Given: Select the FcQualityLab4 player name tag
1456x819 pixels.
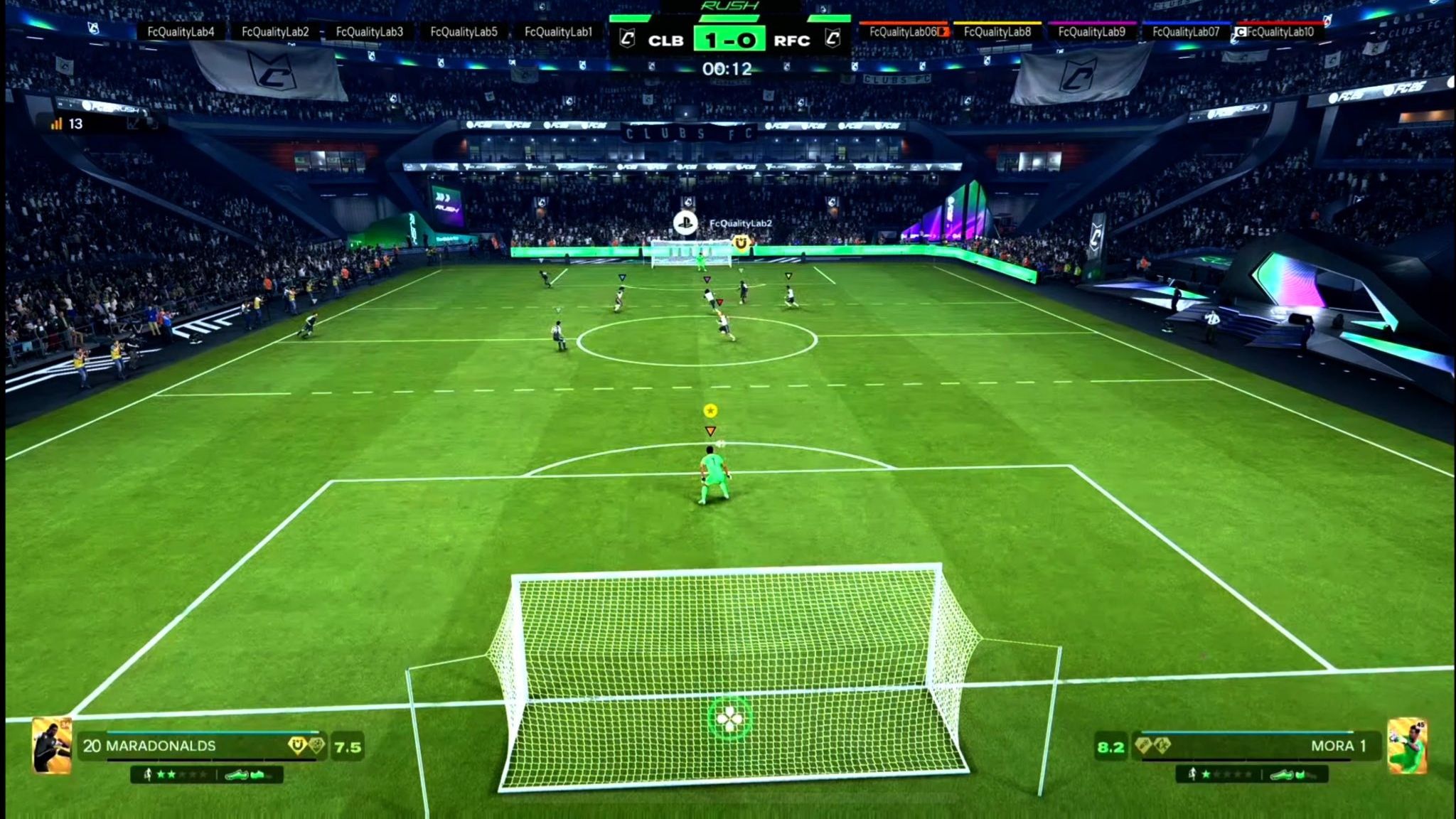Looking at the screenshot, I should [x=181, y=32].
